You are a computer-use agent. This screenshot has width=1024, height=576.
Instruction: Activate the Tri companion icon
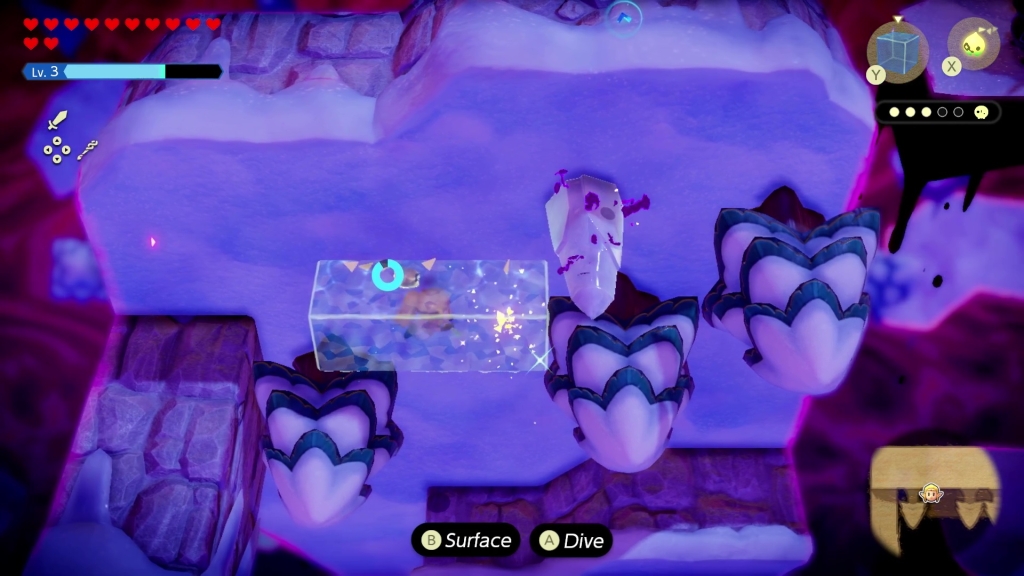[x=973, y=44]
